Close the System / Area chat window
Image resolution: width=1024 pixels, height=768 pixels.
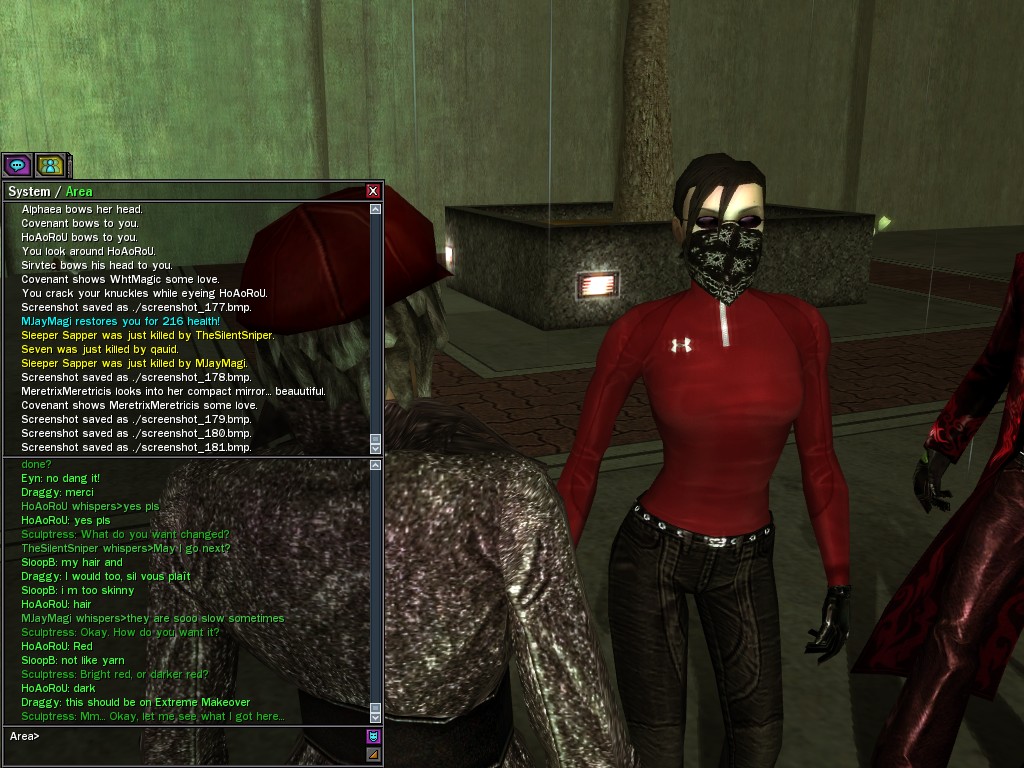pos(373,191)
